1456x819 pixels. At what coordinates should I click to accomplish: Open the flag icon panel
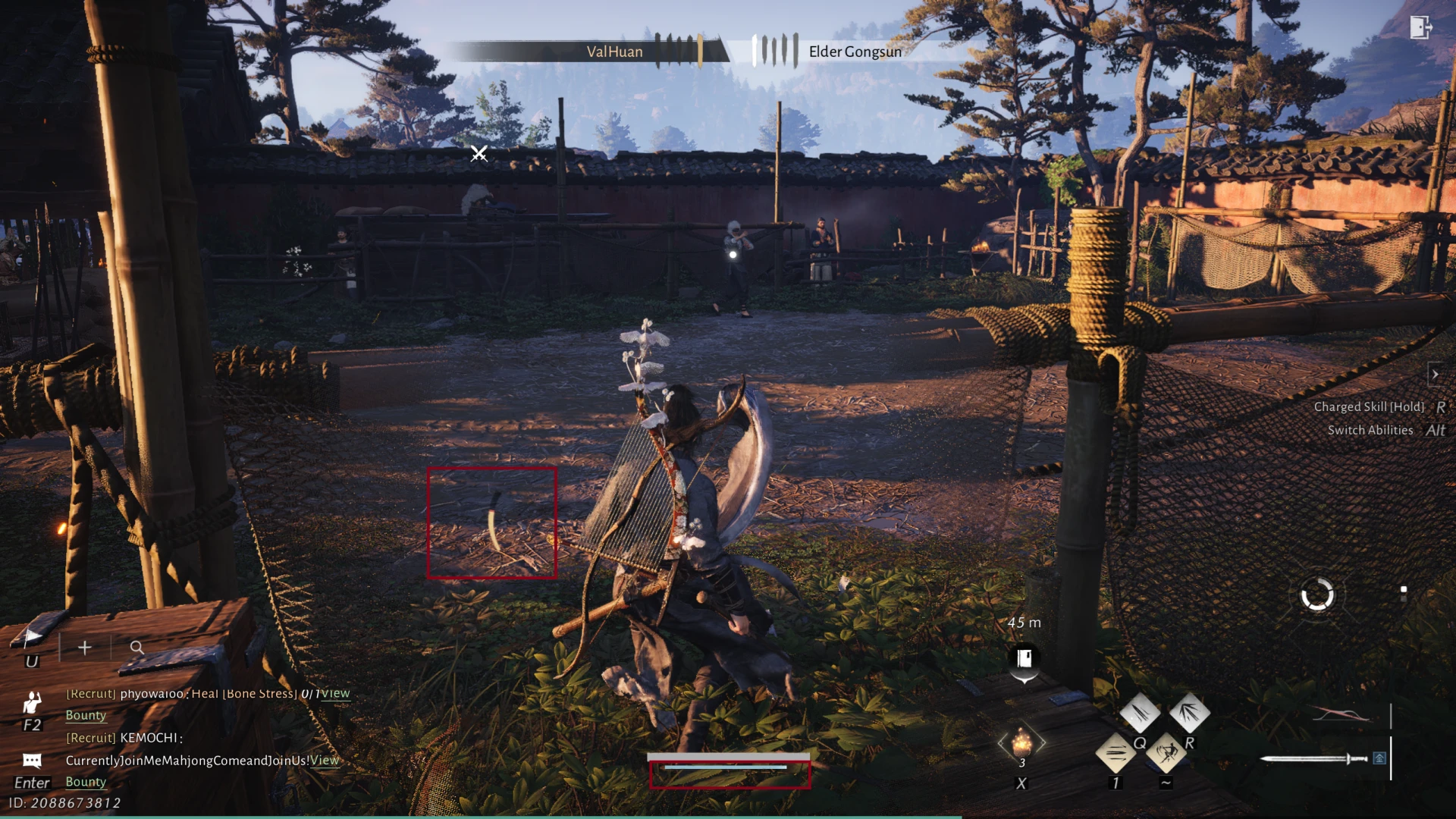point(31,638)
